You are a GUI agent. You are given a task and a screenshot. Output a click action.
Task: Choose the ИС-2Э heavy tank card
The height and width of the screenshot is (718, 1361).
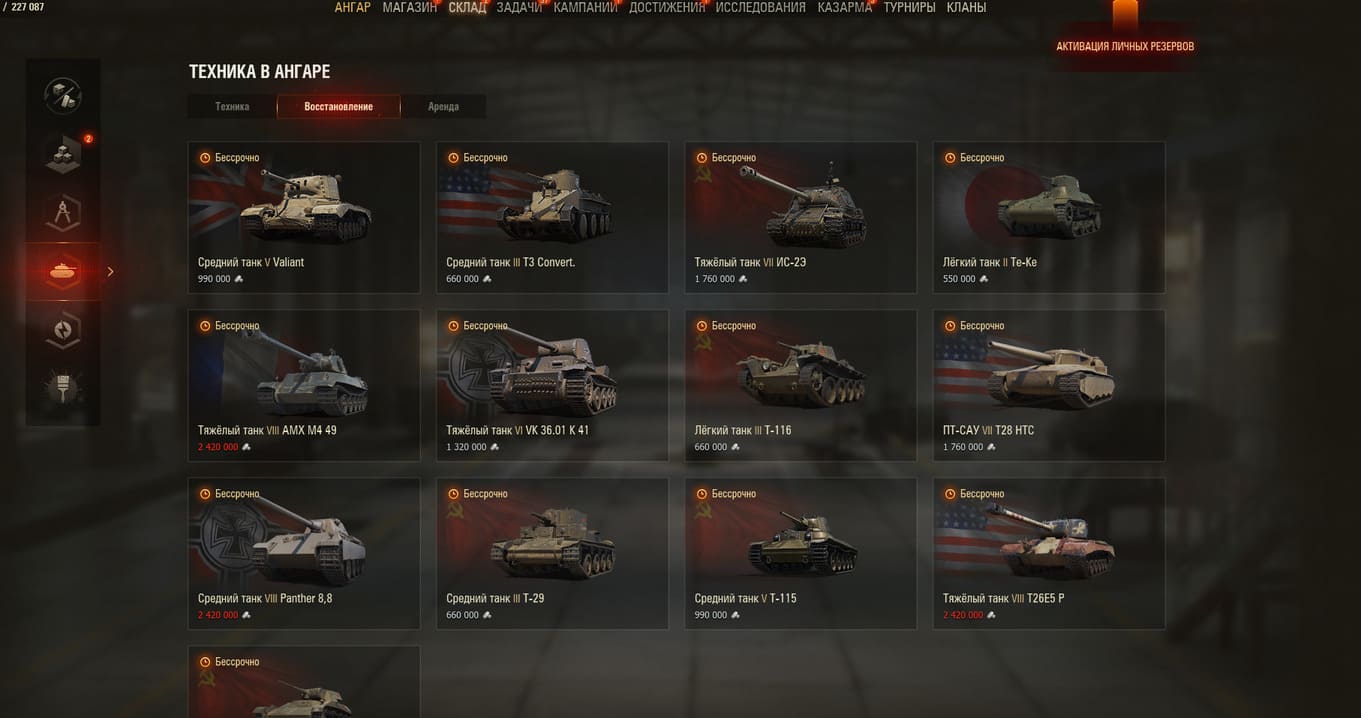pyautogui.click(x=800, y=217)
